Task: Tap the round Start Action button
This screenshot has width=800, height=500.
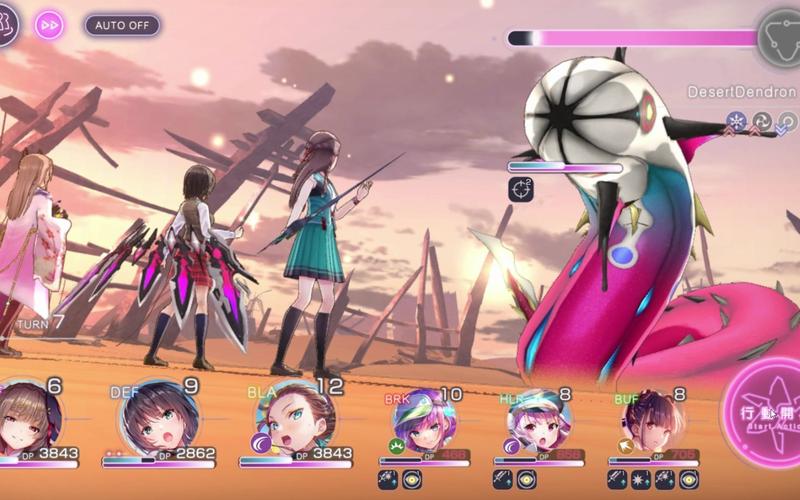Action: [763, 415]
